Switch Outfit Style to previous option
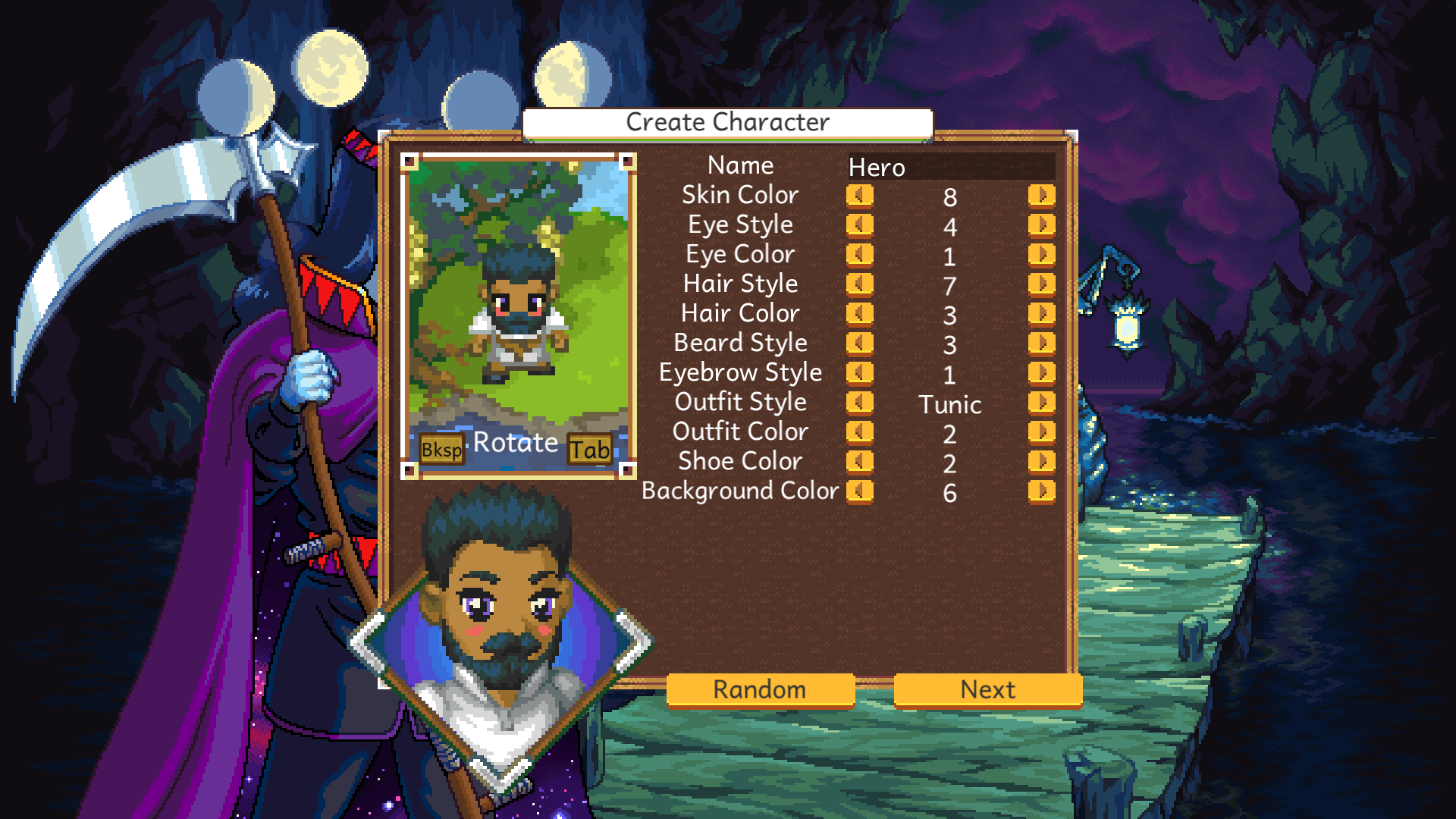 pos(859,403)
